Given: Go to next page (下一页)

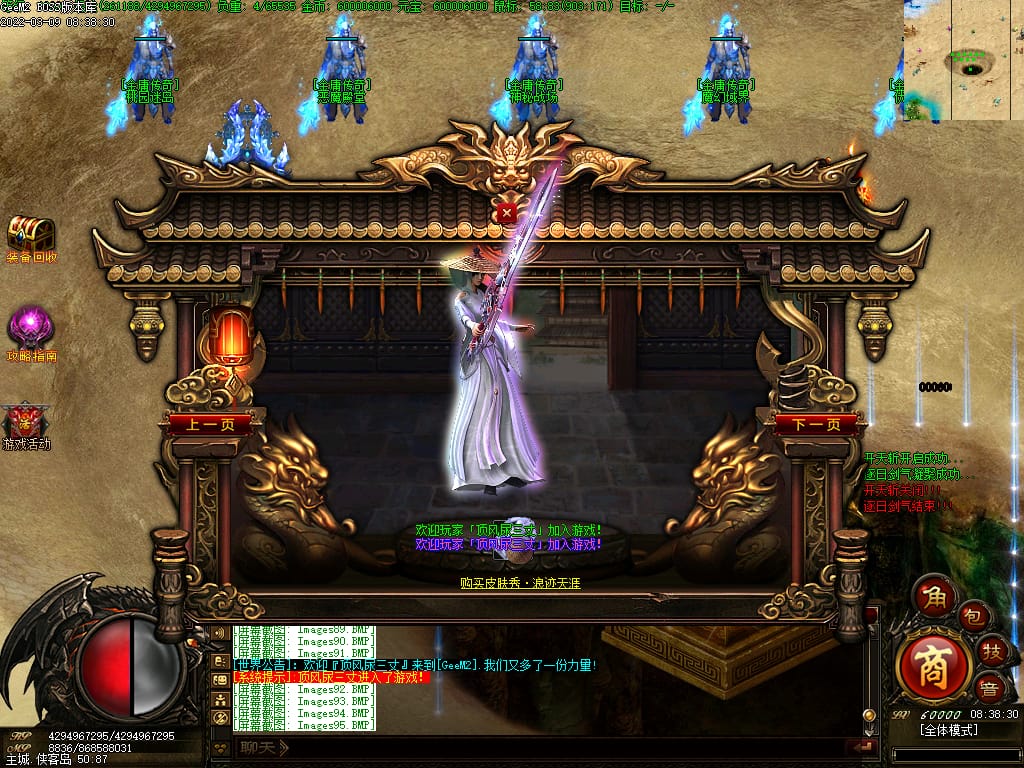Looking at the screenshot, I should coord(814,424).
